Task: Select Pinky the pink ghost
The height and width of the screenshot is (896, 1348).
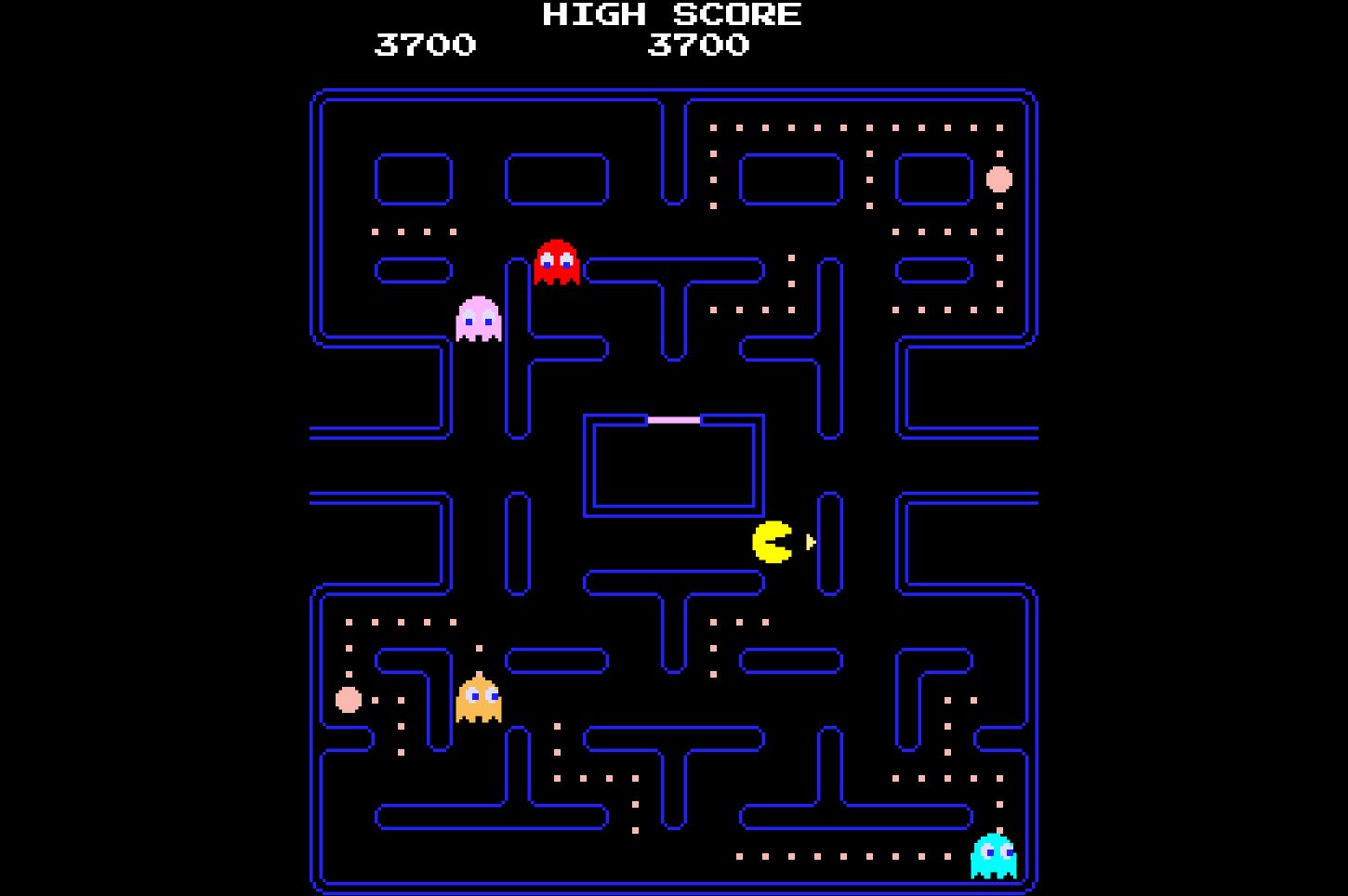Action: (x=477, y=321)
